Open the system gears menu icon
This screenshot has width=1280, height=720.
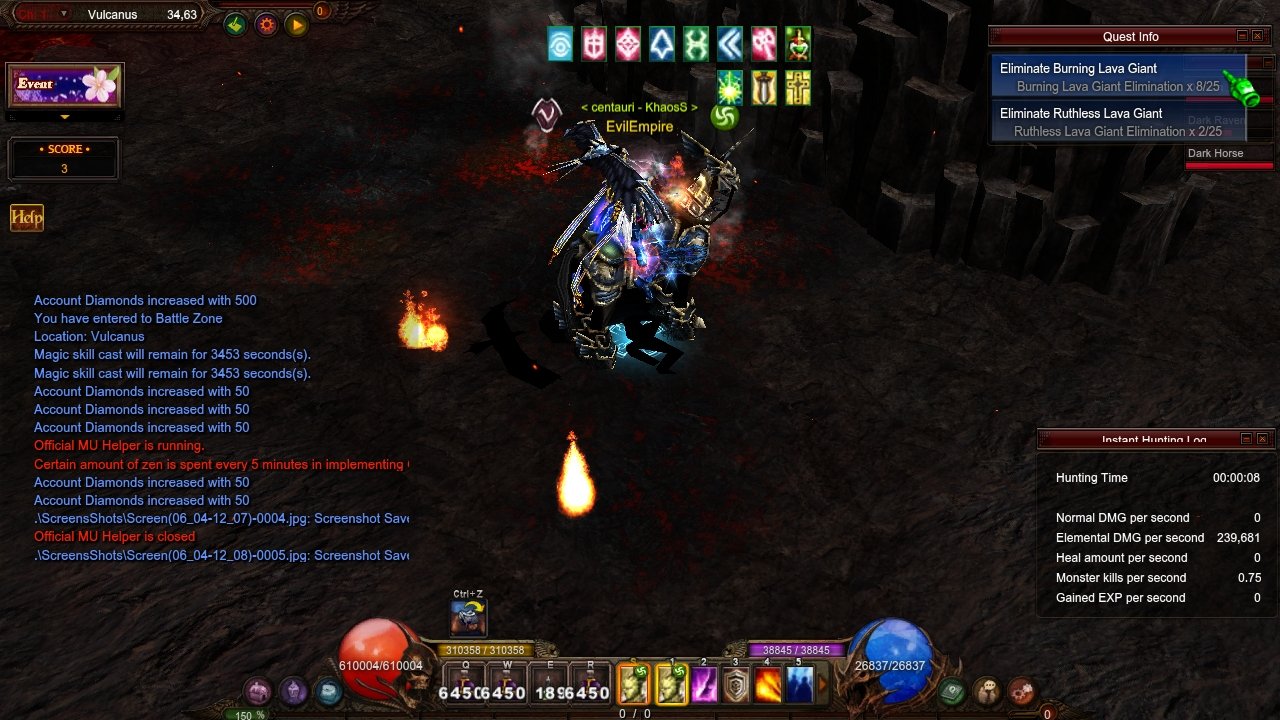(1021, 690)
